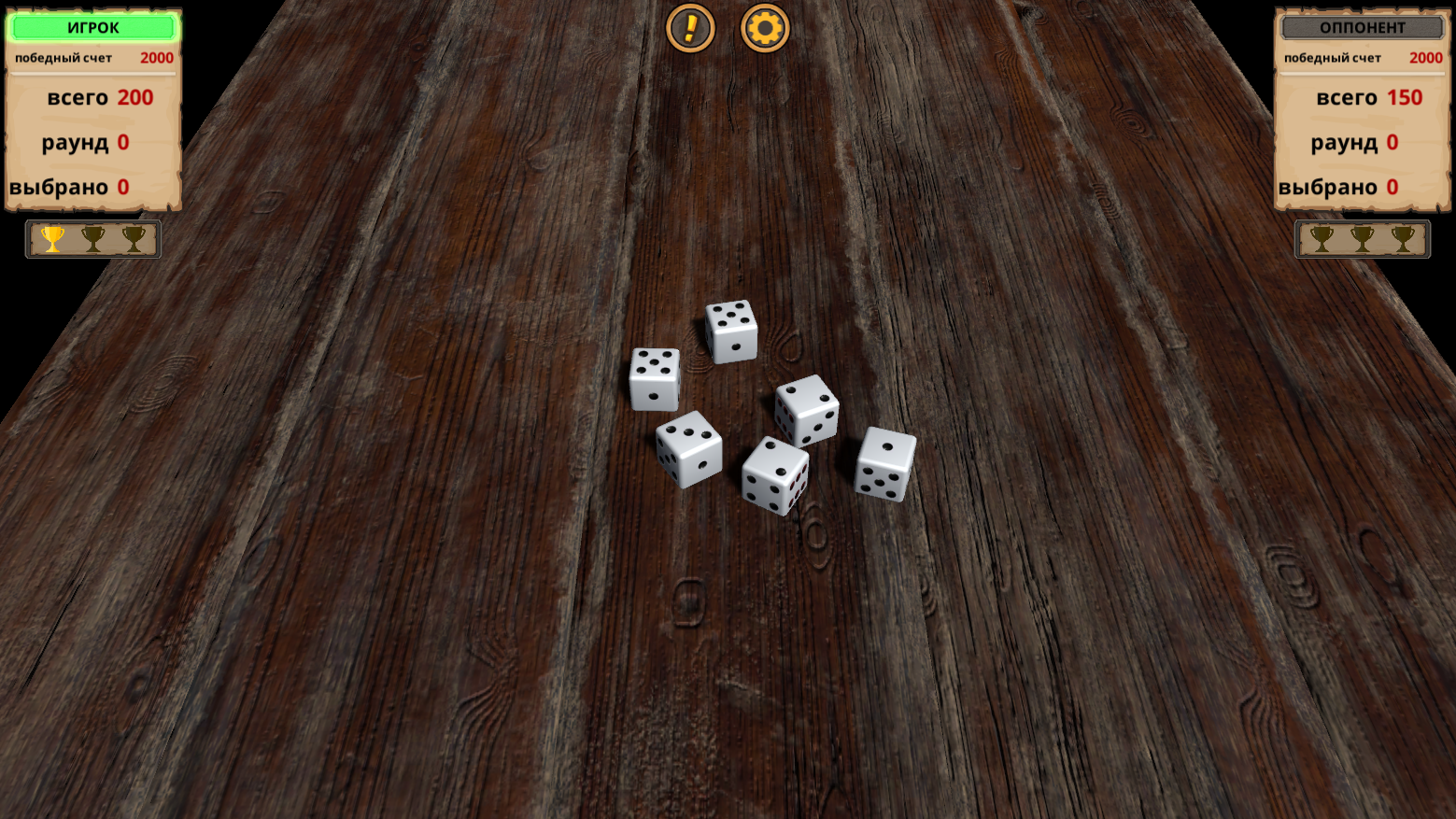The height and width of the screenshot is (819, 1456).
Task: Click the first trophy under the opponent panel
Action: click(1322, 239)
